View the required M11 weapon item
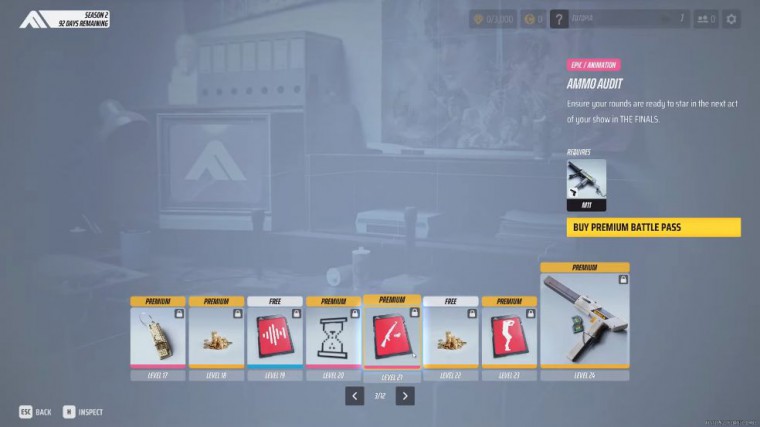Screen dimensions: 760x427 coord(586,184)
